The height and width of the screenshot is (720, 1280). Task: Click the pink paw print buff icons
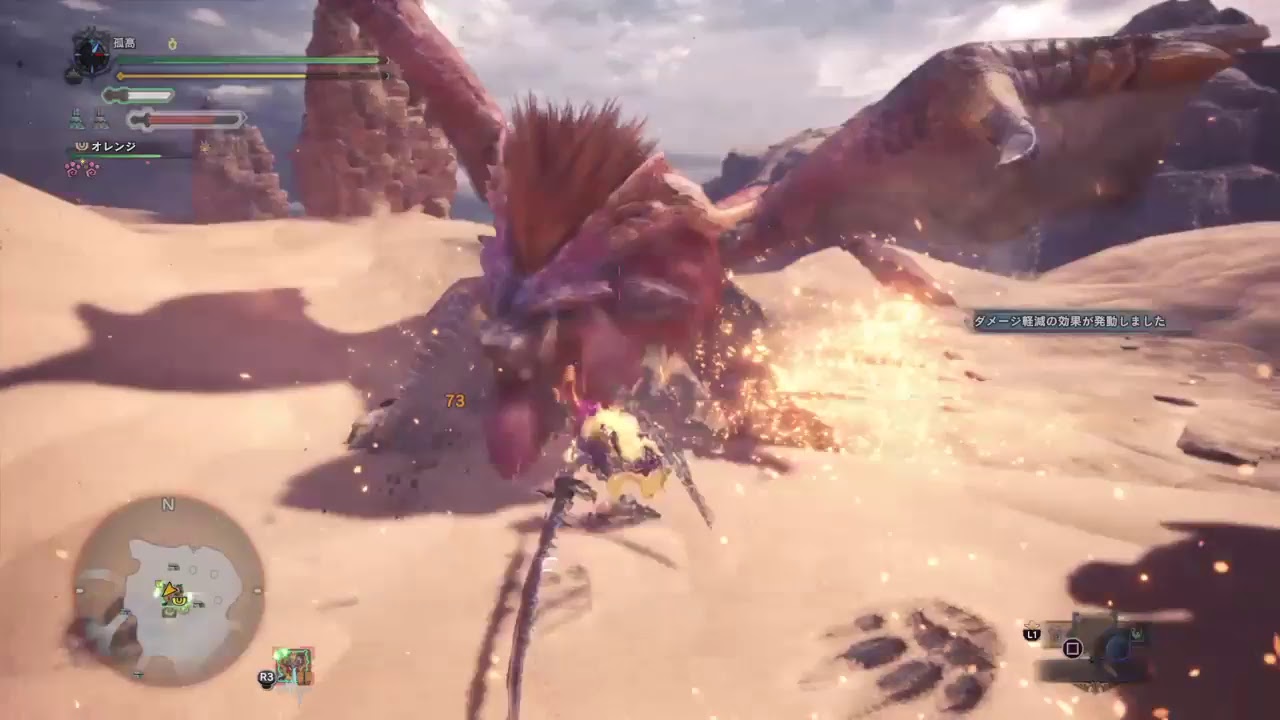point(82,168)
